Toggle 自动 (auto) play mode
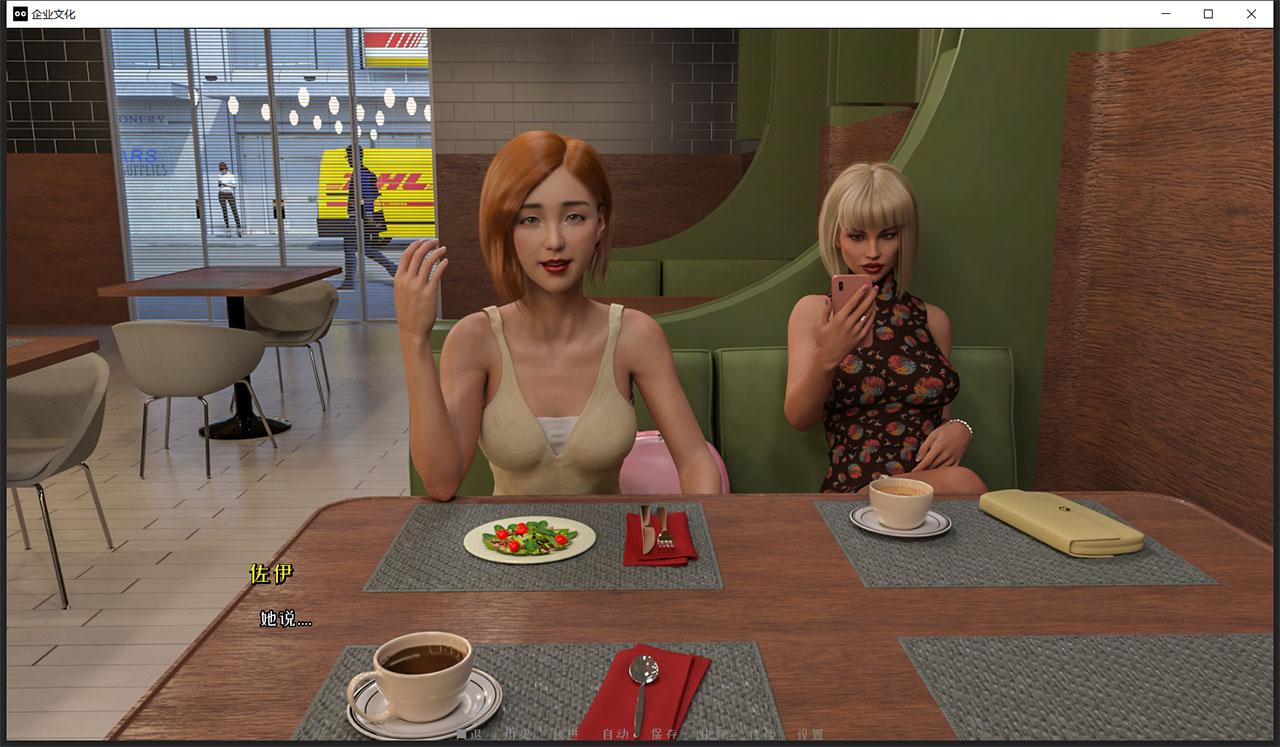 pyautogui.click(x=616, y=734)
